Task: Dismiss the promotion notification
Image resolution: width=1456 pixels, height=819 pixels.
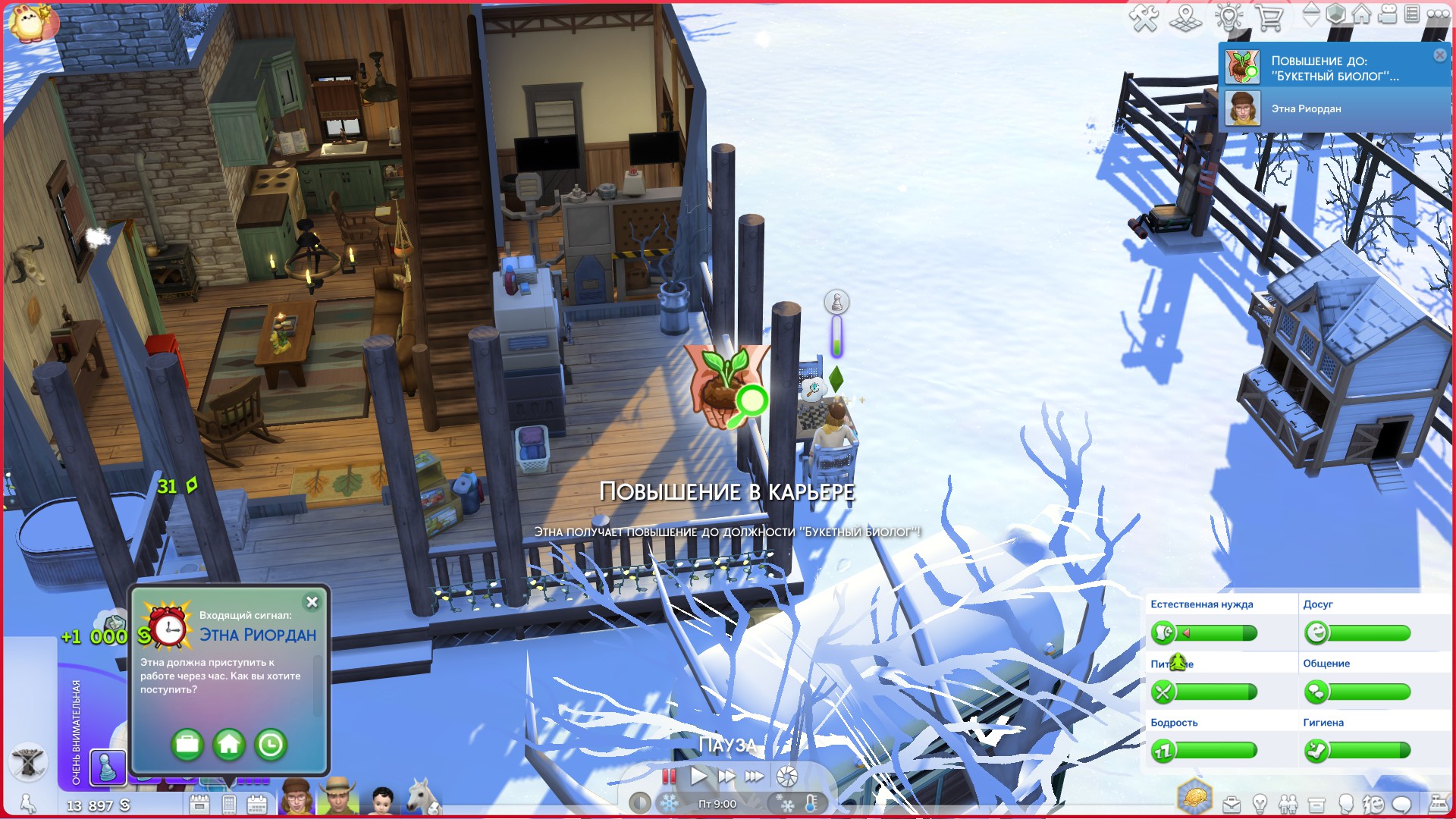Action: (1439, 55)
